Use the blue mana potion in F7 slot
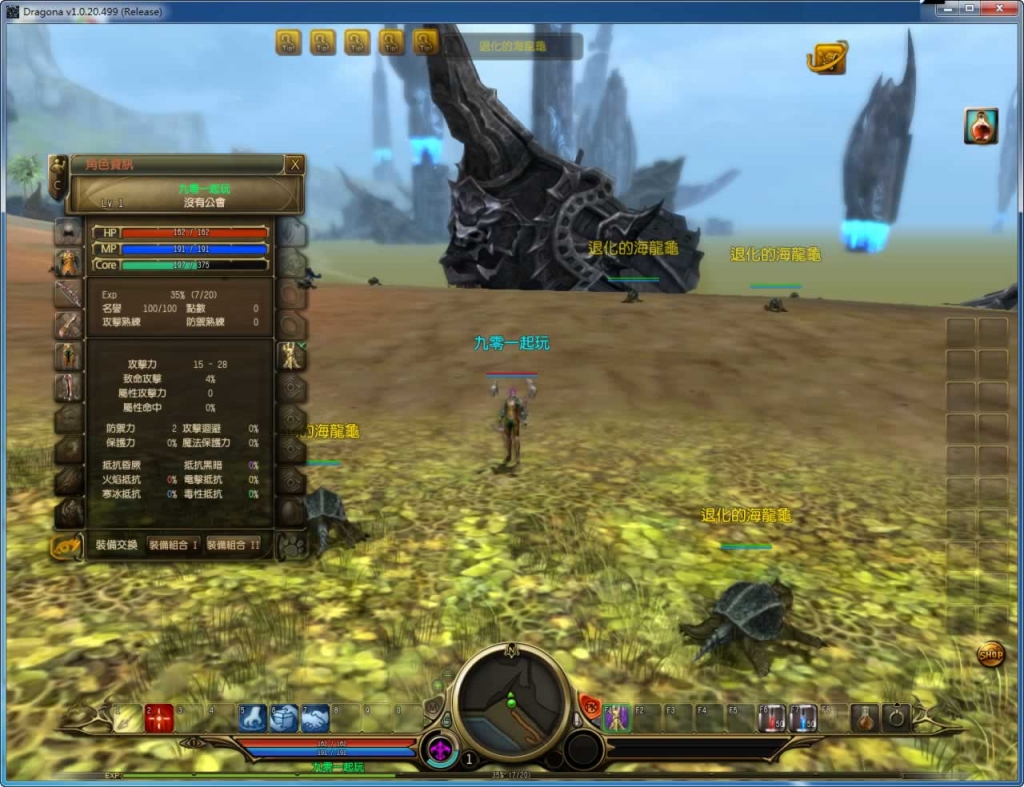1024x787 pixels. point(803,718)
